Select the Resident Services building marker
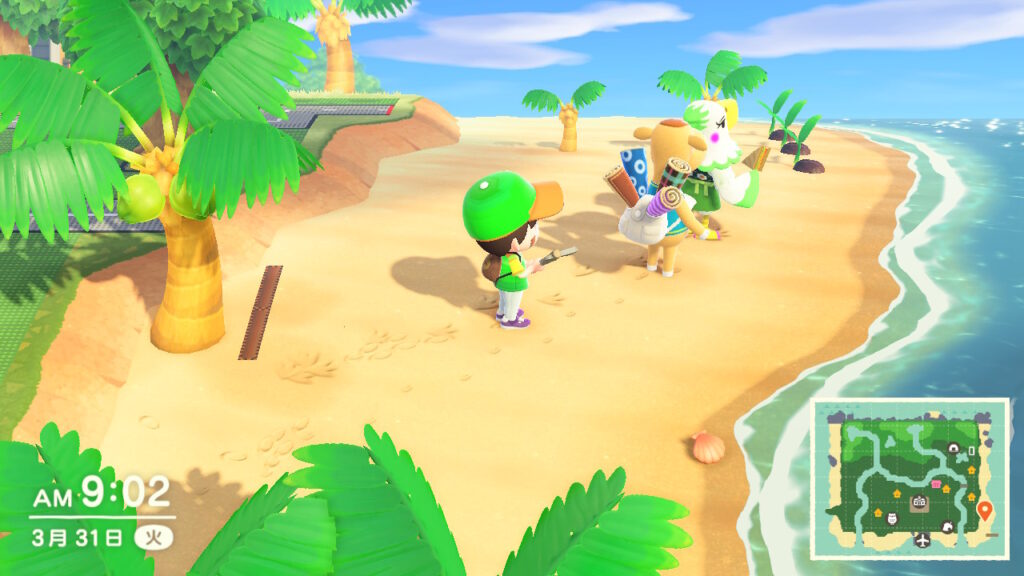 click(x=919, y=501)
